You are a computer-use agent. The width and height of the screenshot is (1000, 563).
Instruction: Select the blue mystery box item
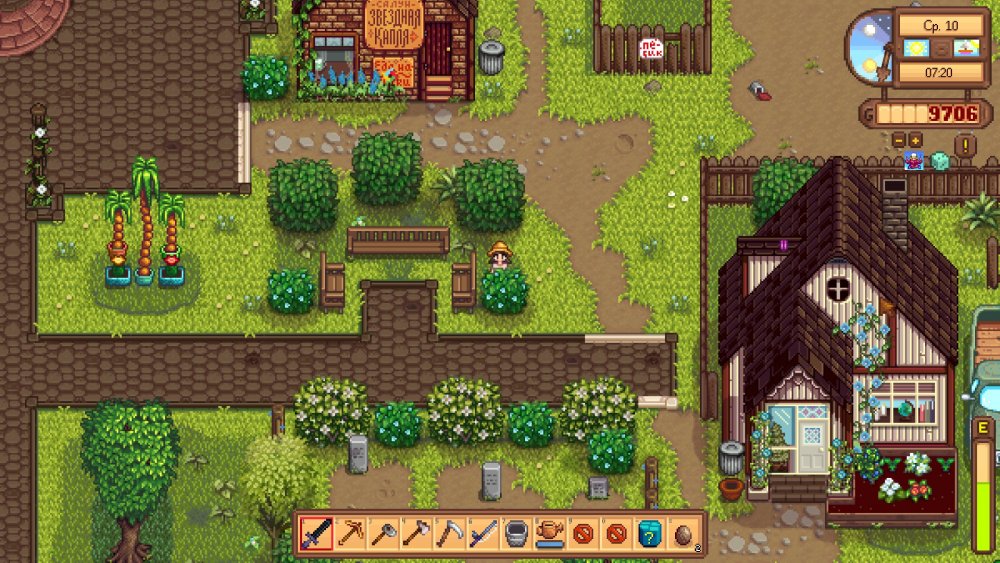[650, 533]
